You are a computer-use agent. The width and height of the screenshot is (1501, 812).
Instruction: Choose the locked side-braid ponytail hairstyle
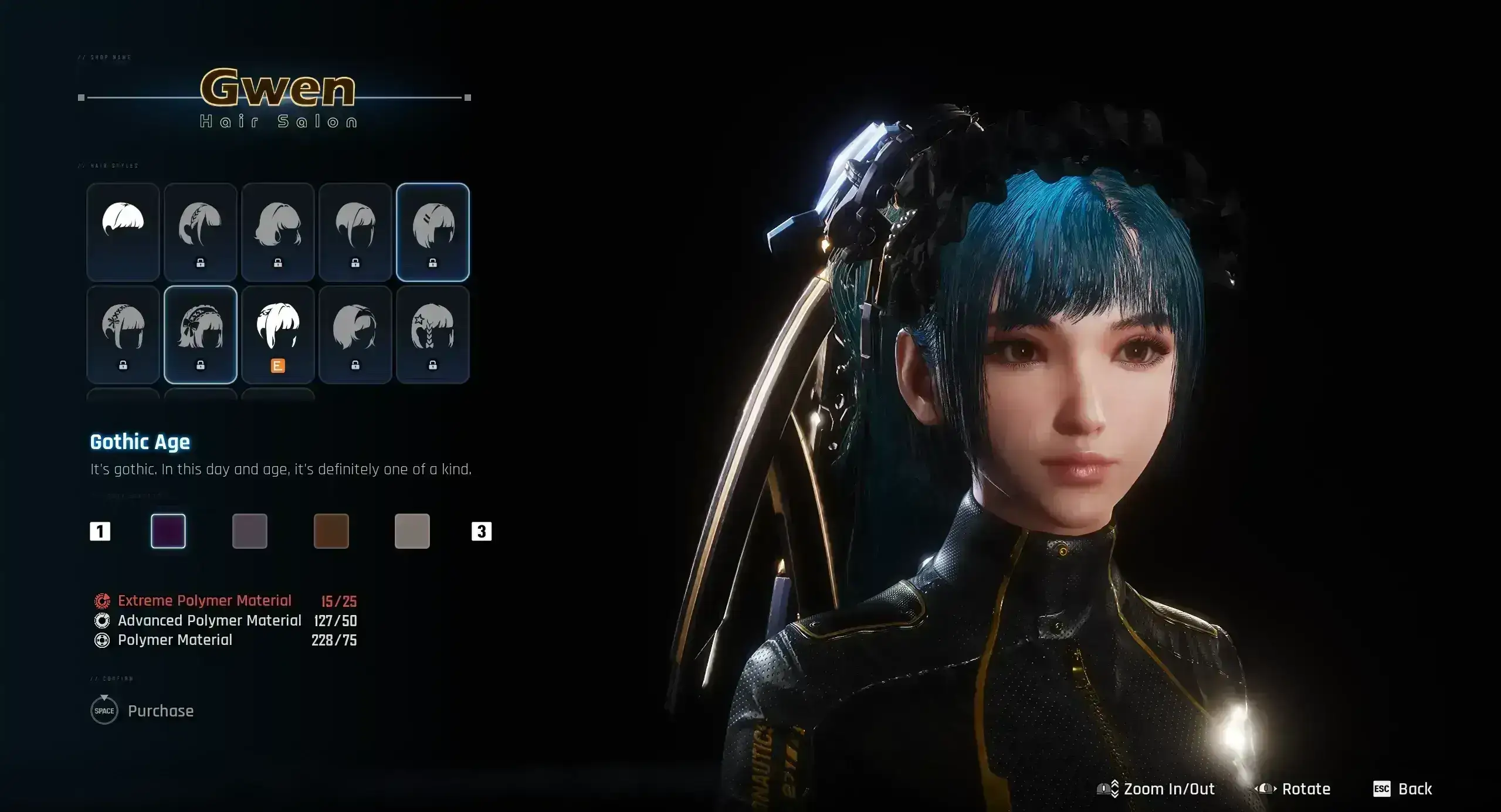pos(201,232)
